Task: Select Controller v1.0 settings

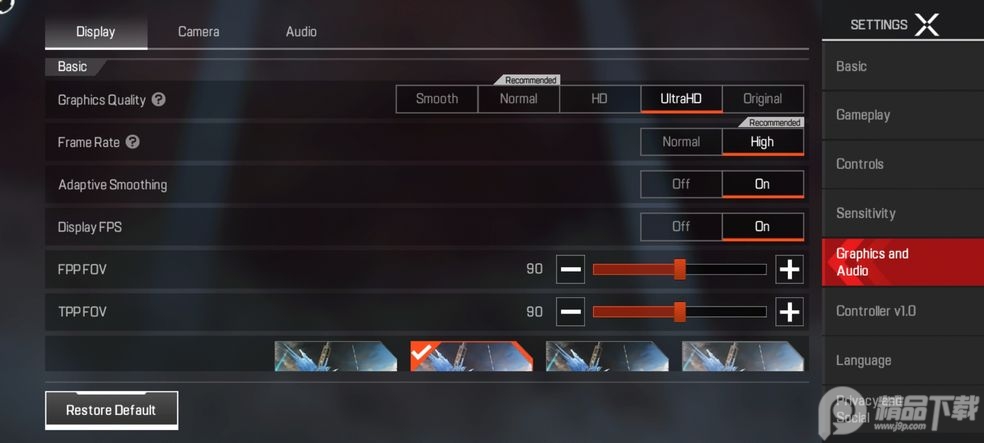Action: point(876,311)
